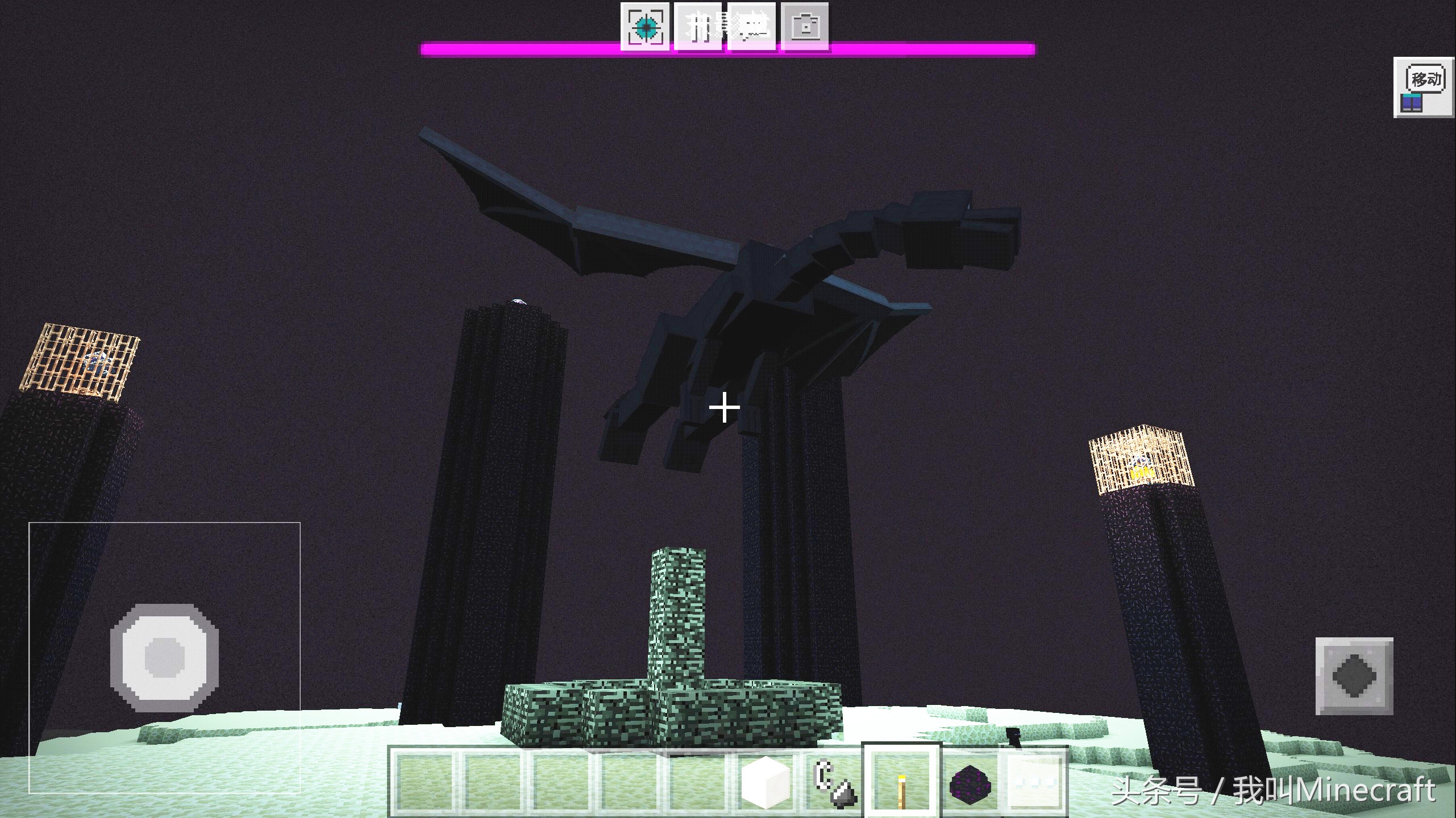Screen dimensions: 1456x818
Task: Tap the crosshair target button
Action: (x=645, y=26)
